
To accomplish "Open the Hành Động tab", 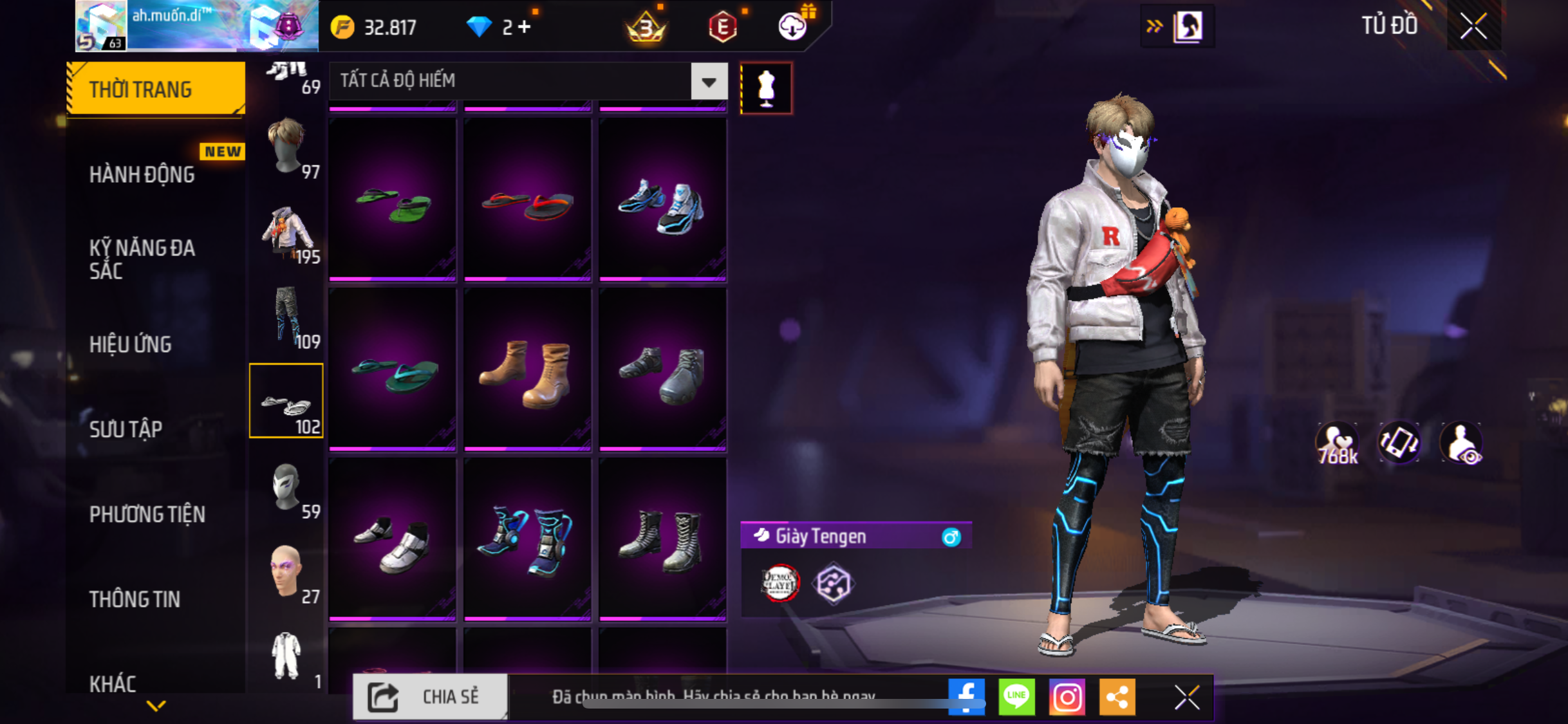I will tap(142, 175).
